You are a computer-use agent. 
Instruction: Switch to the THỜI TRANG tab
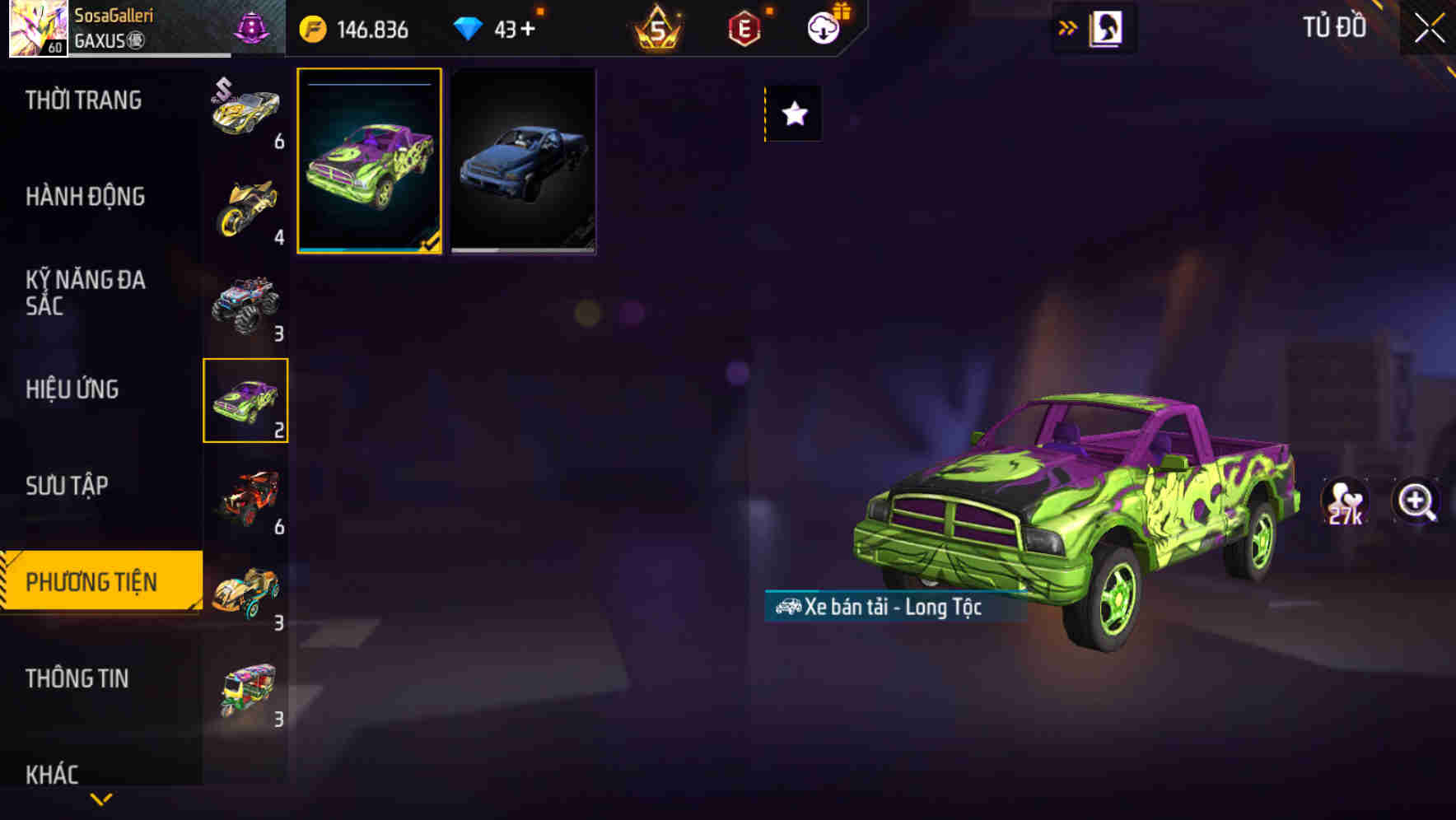pyautogui.click(x=85, y=100)
